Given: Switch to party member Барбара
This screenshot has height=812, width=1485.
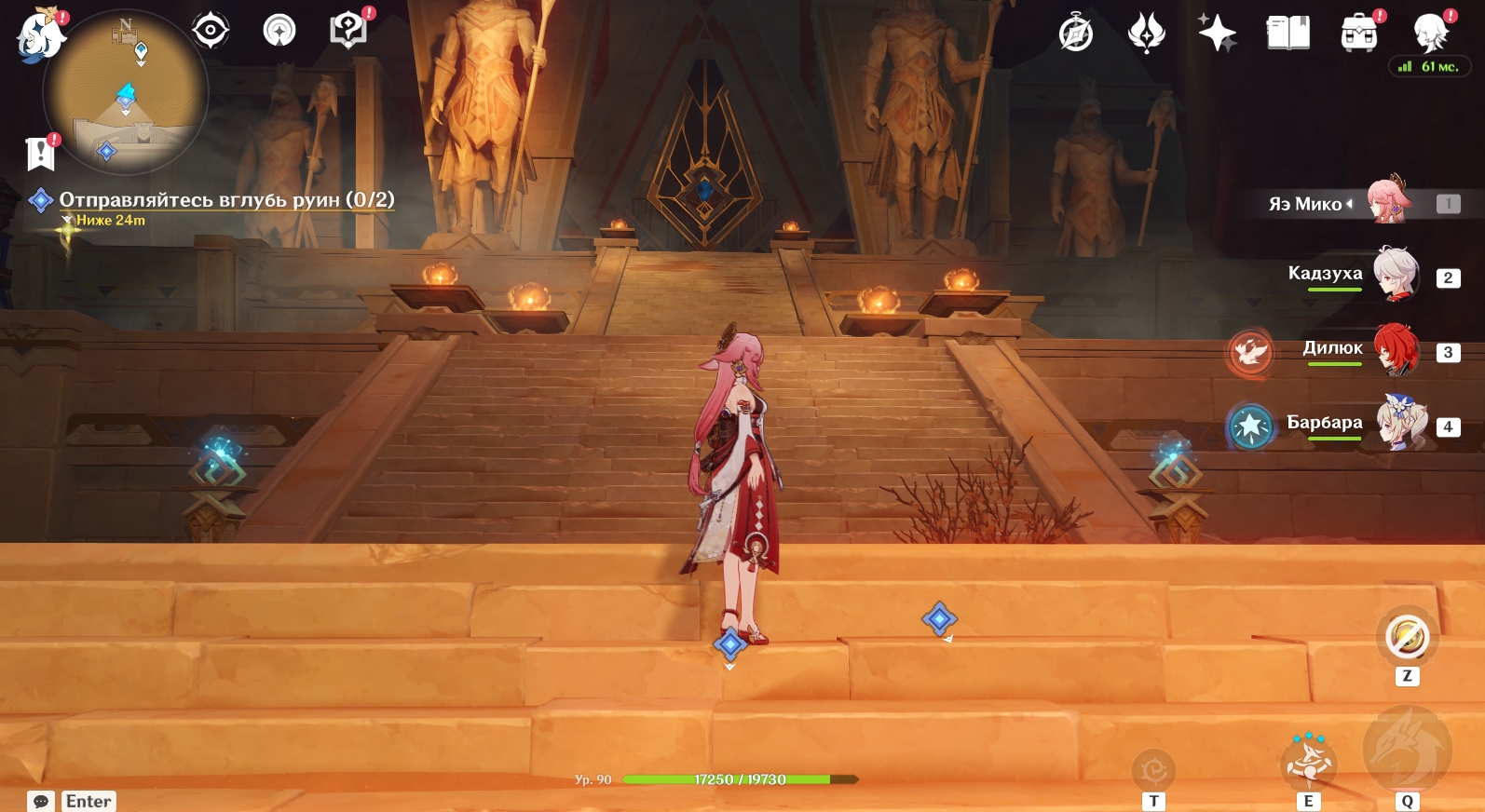Looking at the screenshot, I should coord(1401,424).
